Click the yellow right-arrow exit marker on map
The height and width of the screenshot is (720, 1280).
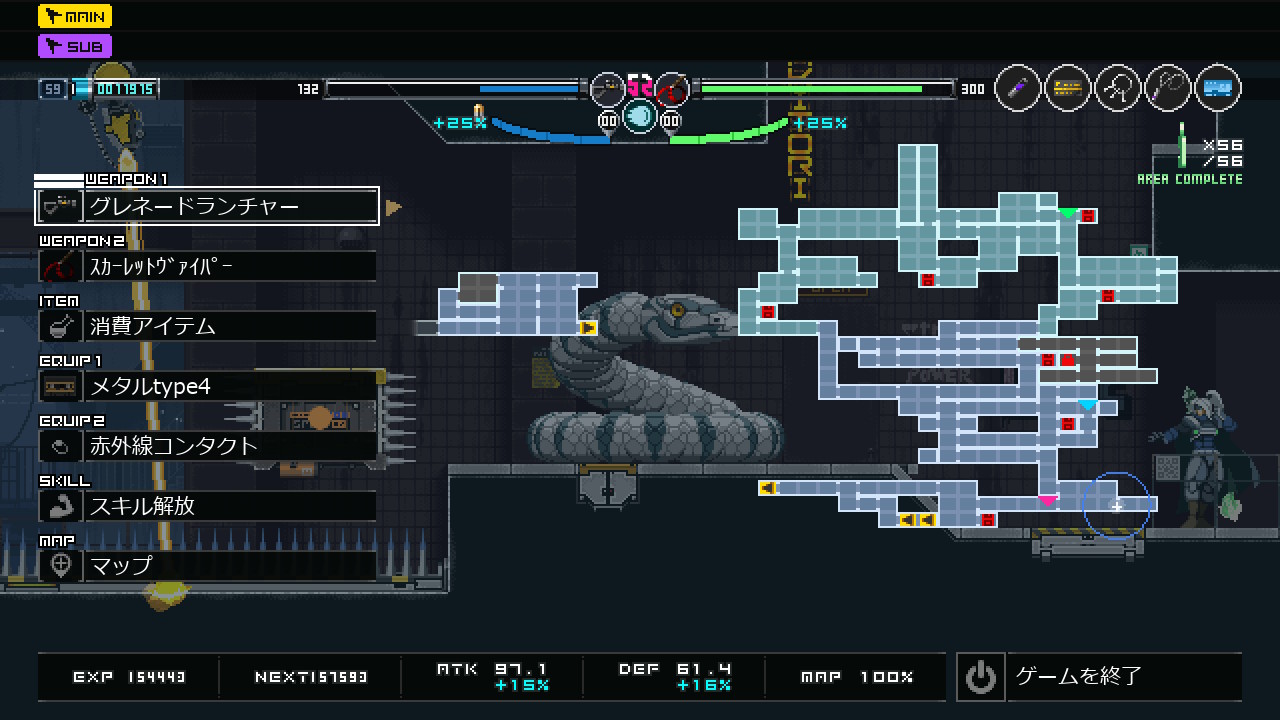[588, 327]
